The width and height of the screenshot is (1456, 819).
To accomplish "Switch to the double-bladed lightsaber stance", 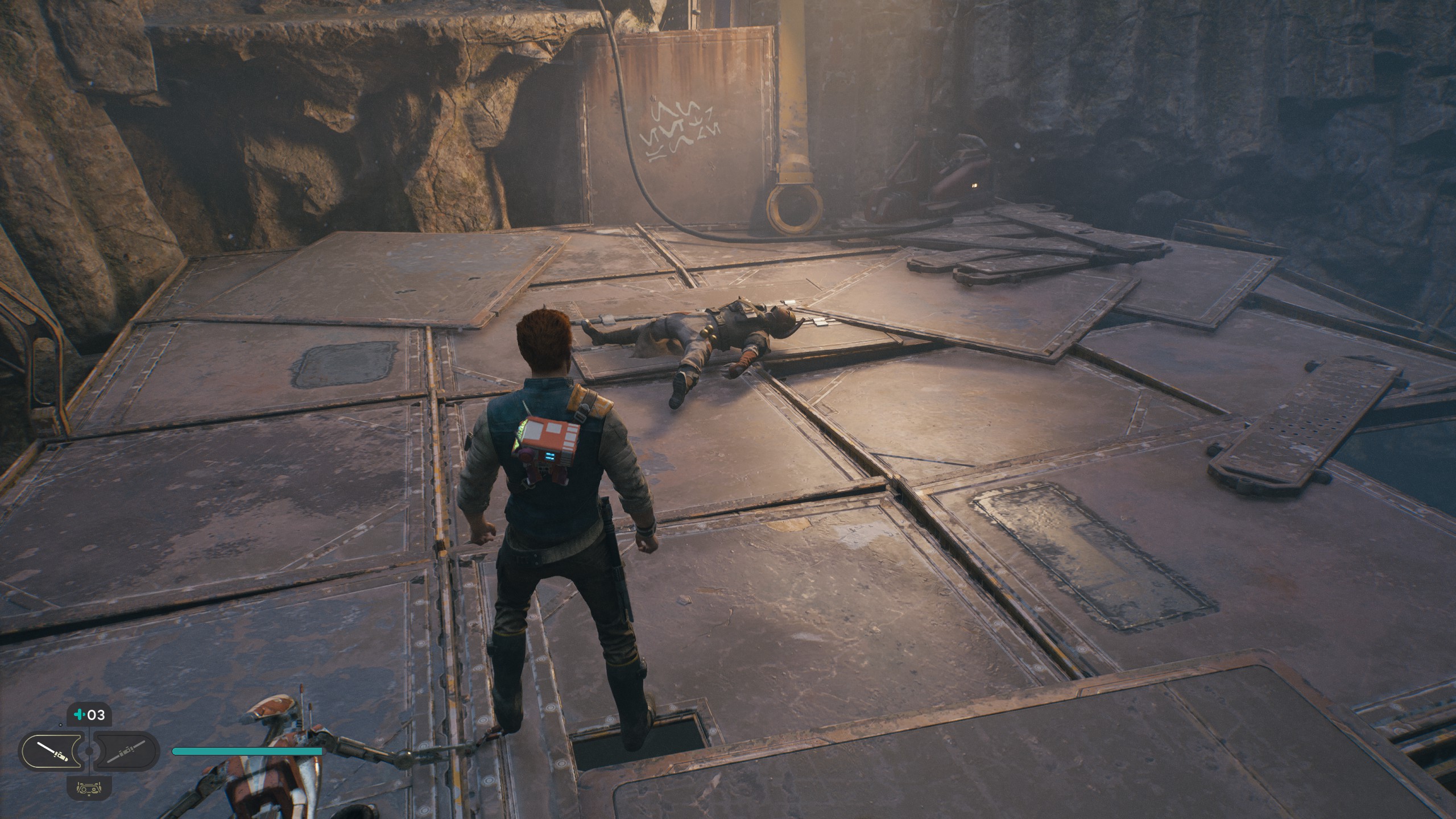I will (x=126, y=751).
